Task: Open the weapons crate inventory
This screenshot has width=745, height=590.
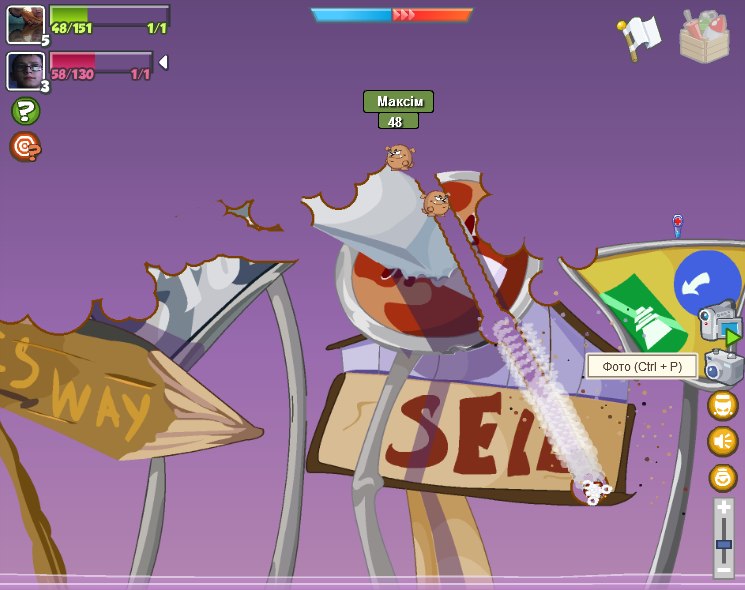Action: tap(704, 36)
